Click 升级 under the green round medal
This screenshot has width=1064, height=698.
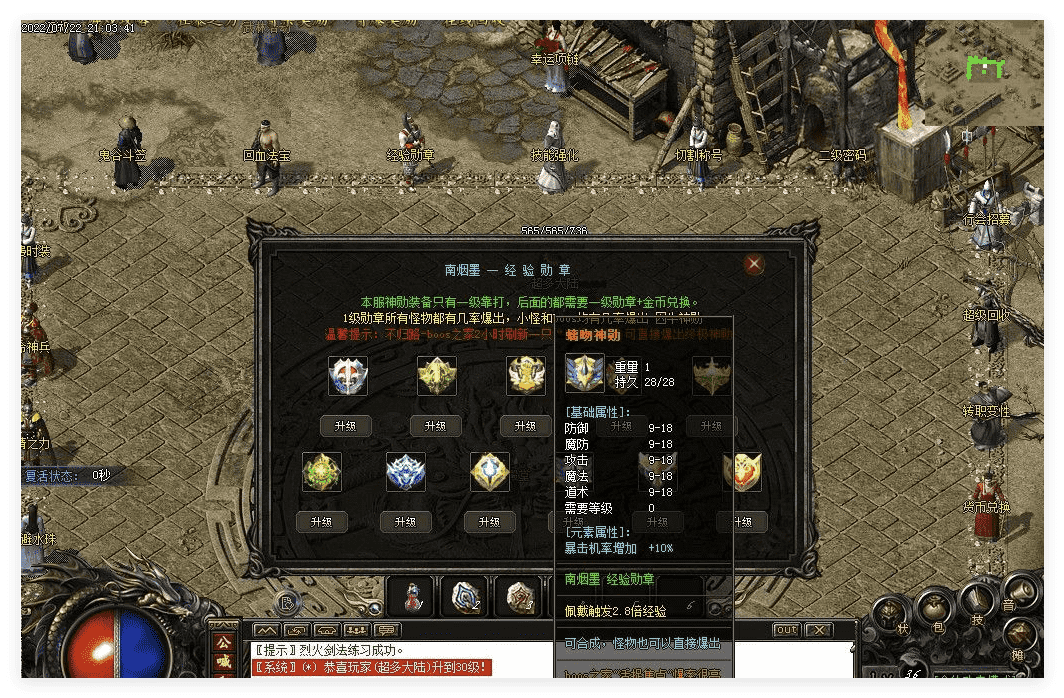tap(321, 522)
